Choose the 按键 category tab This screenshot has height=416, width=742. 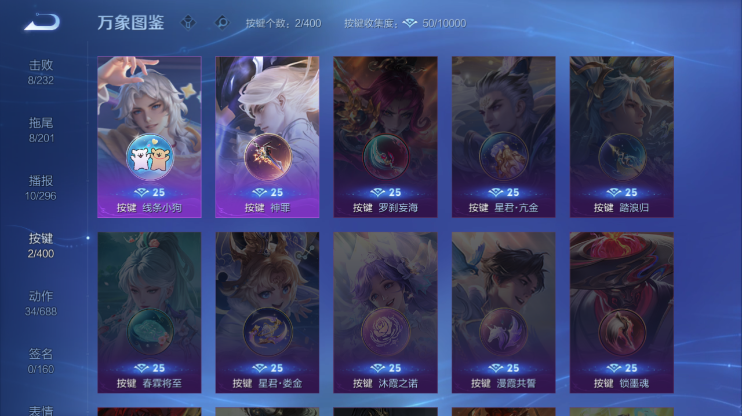click(41, 244)
